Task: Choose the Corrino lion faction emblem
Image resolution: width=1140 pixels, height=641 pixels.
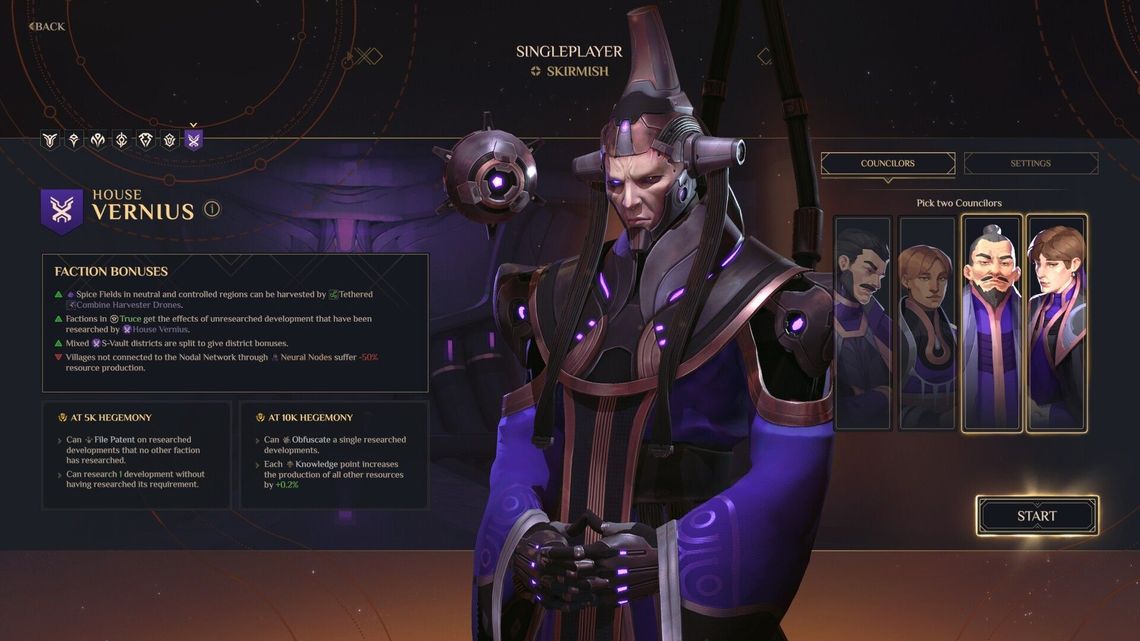Action: click(146, 140)
